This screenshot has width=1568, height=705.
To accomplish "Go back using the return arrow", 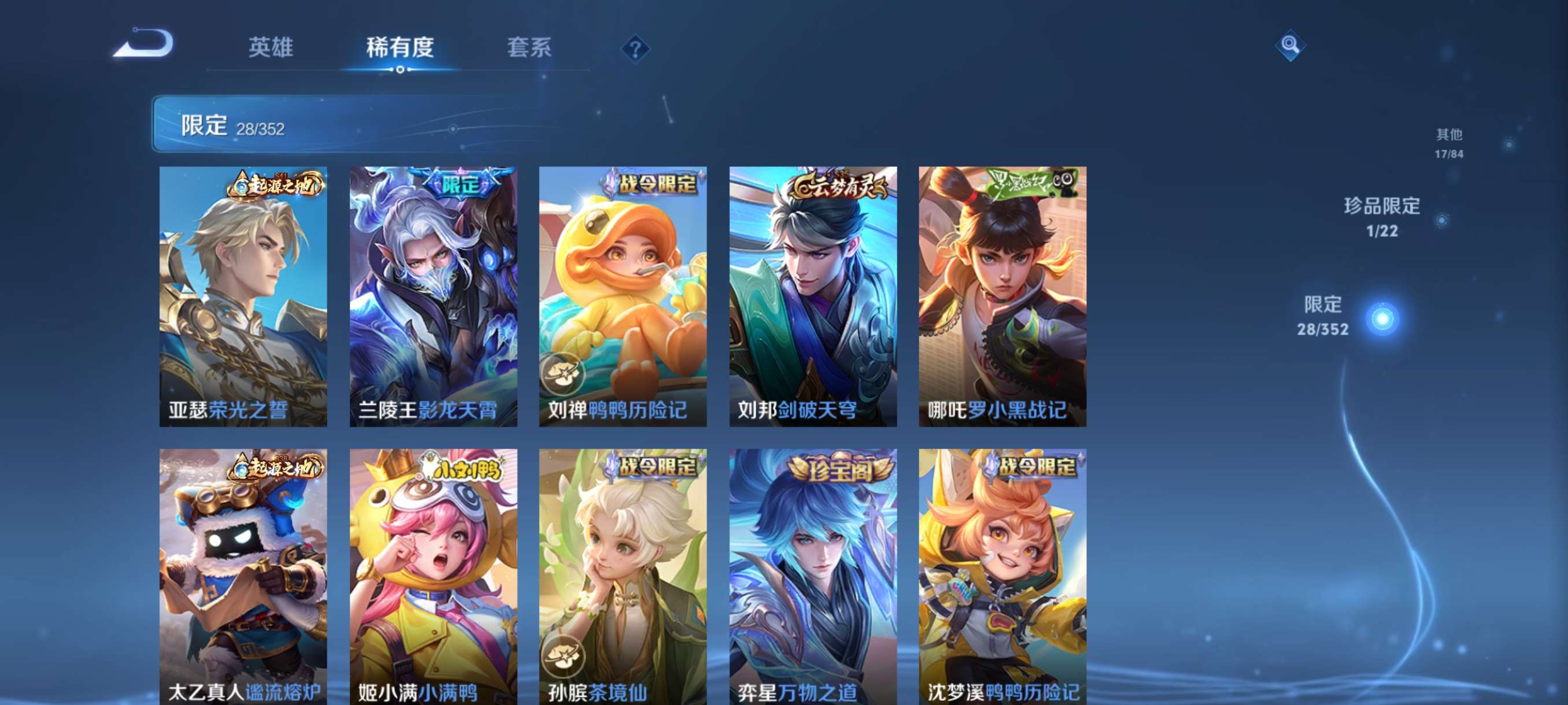I will click(143, 44).
